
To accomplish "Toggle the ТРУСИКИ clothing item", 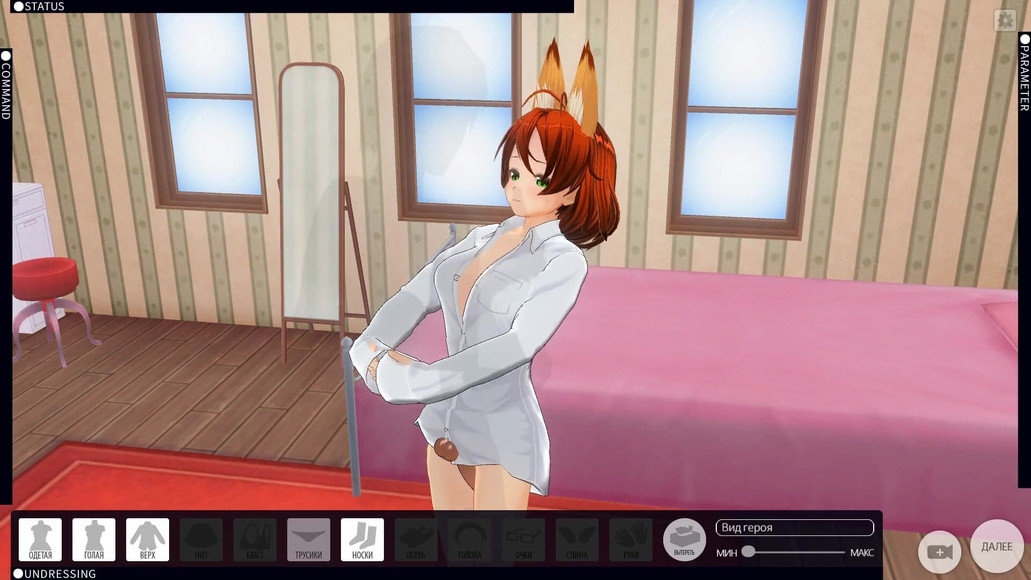I will [x=308, y=540].
